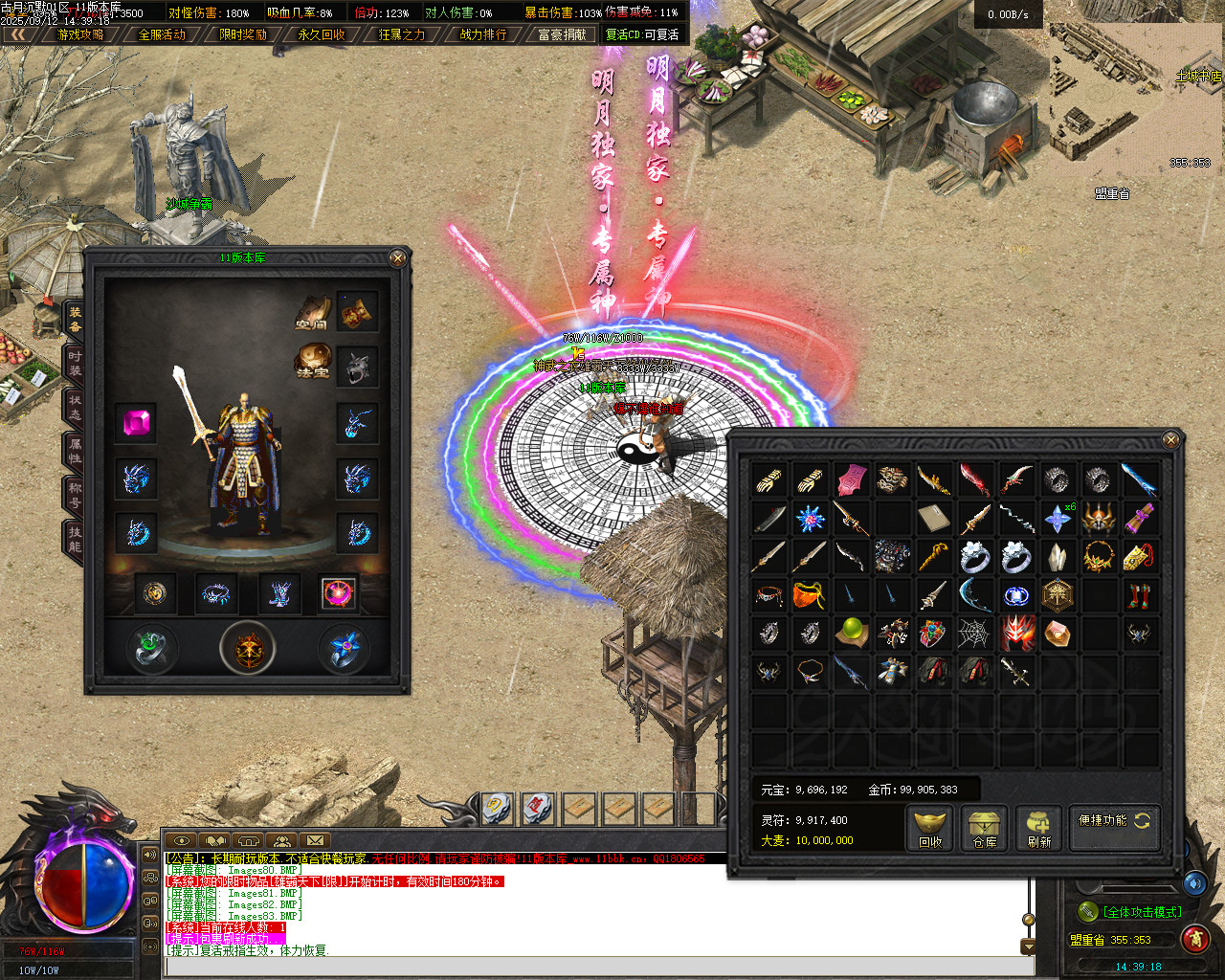
Task: Open the 仓库 warehouse
Action: click(985, 829)
